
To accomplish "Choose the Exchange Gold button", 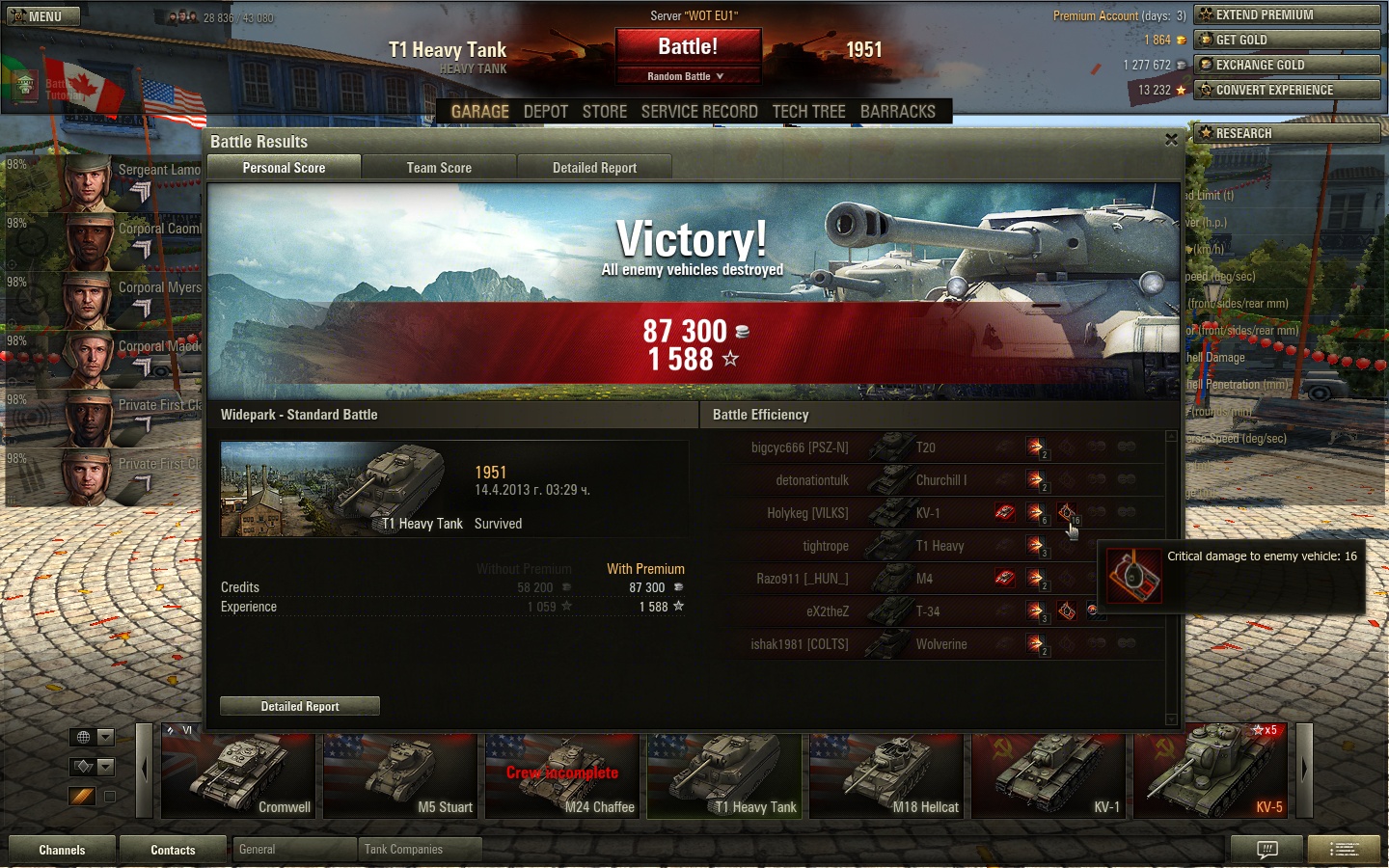I will tap(1287, 65).
